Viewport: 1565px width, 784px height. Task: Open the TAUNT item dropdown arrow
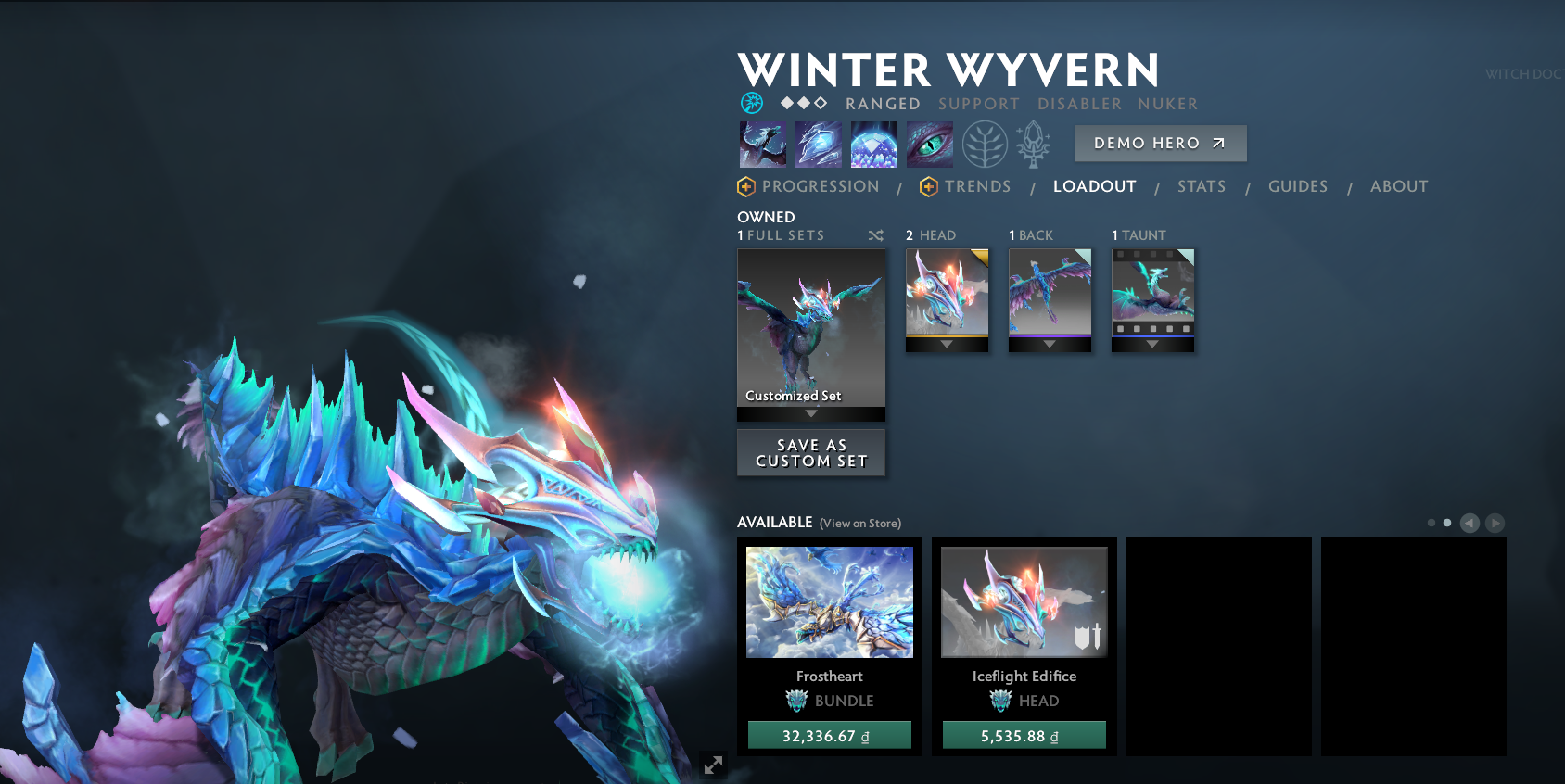coord(1153,343)
